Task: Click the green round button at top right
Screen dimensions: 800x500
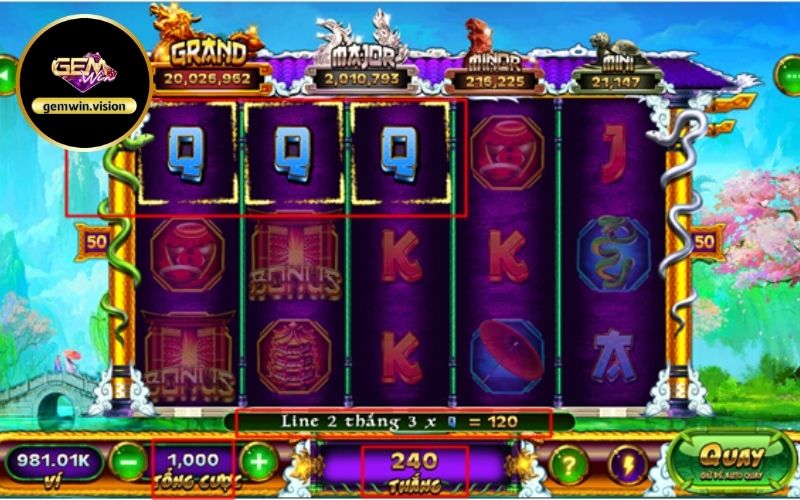Action: (x=790, y=74)
